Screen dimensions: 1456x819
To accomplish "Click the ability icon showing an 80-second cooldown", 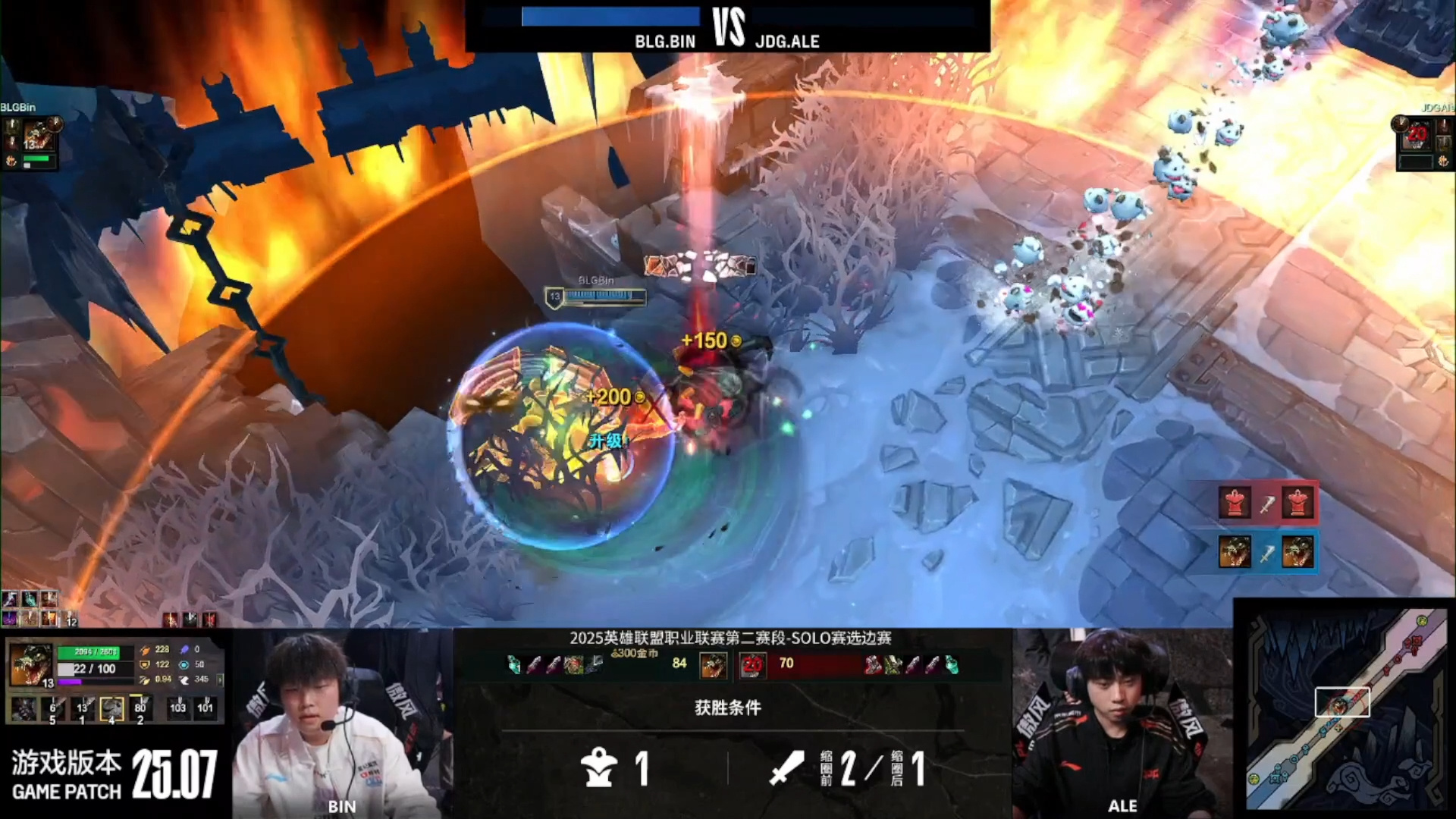I will click(x=140, y=708).
